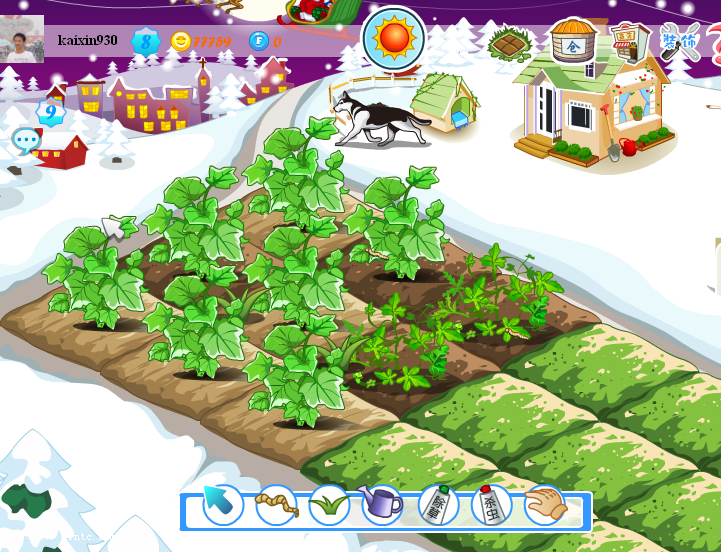Select the arrow pointer tool
The image size is (721, 552).
coord(222,504)
